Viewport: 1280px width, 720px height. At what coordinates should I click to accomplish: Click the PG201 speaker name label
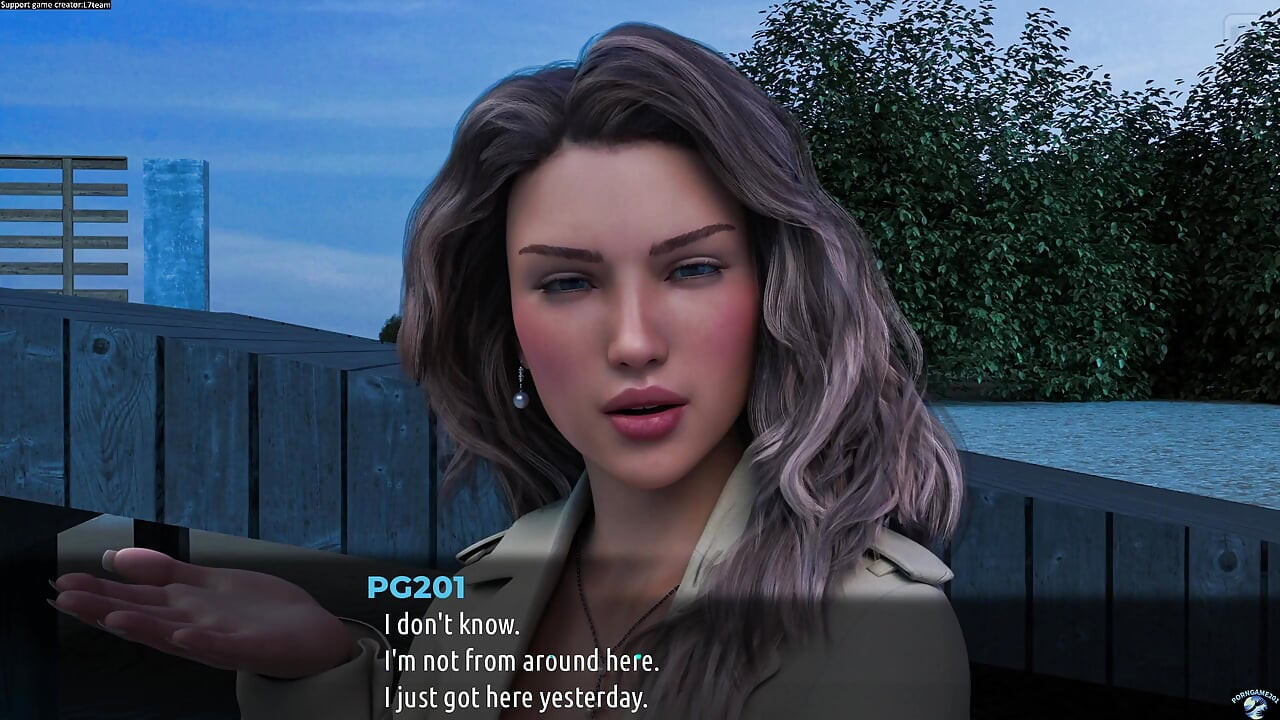pyautogui.click(x=415, y=588)
